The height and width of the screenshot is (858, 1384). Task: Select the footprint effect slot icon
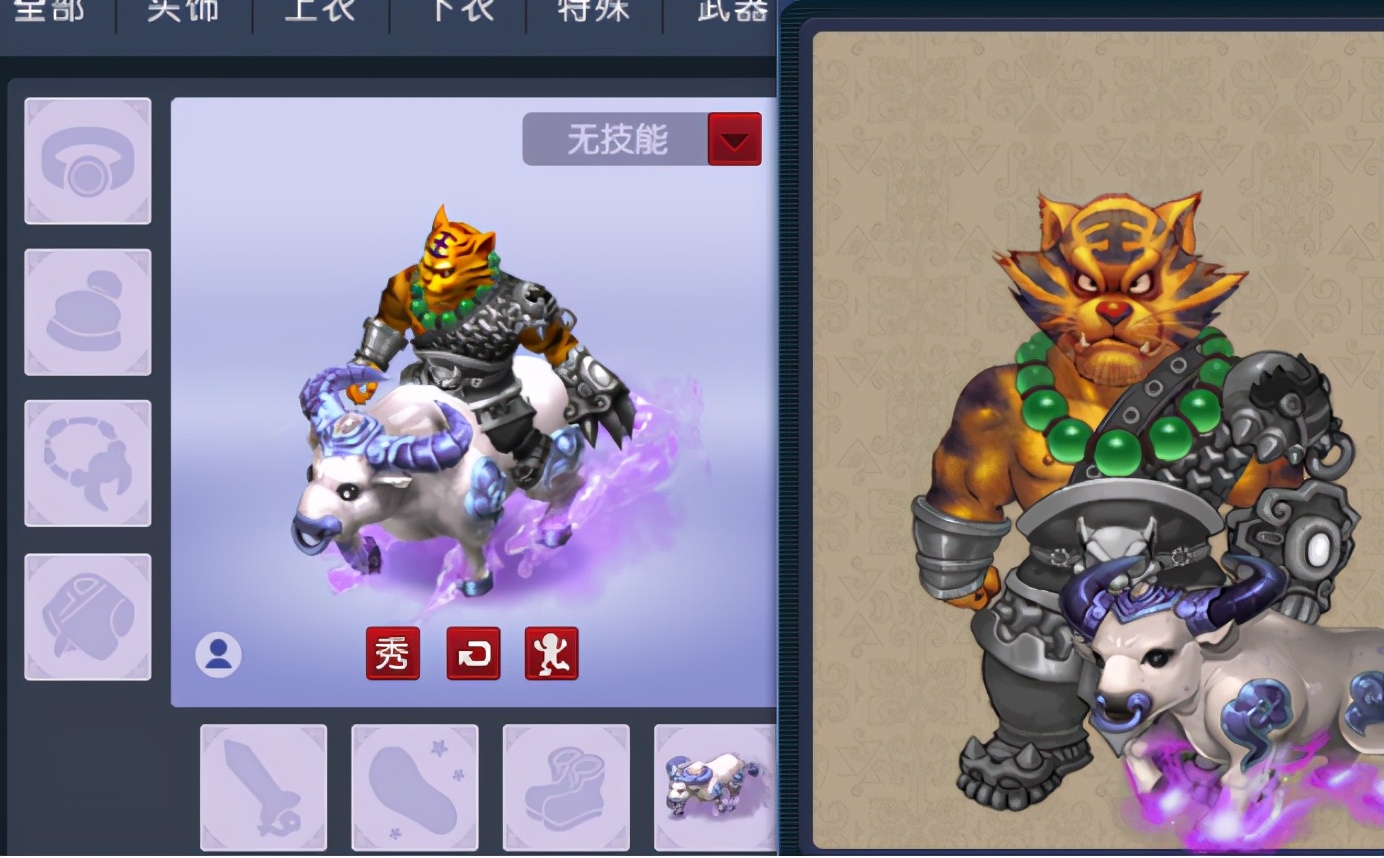pos(414,787)
